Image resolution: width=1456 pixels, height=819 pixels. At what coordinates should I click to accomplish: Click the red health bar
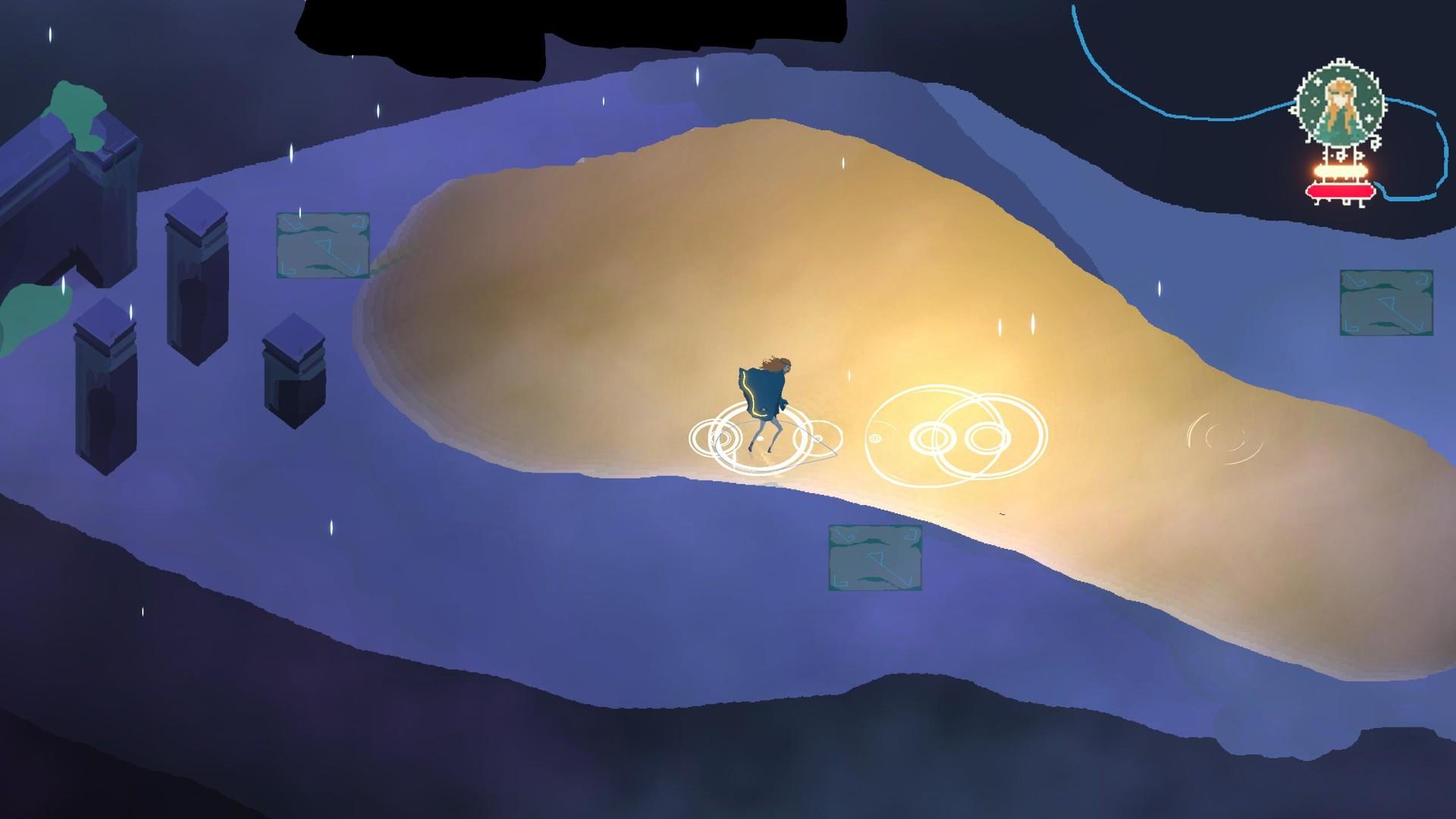[x=1339, y=193]
